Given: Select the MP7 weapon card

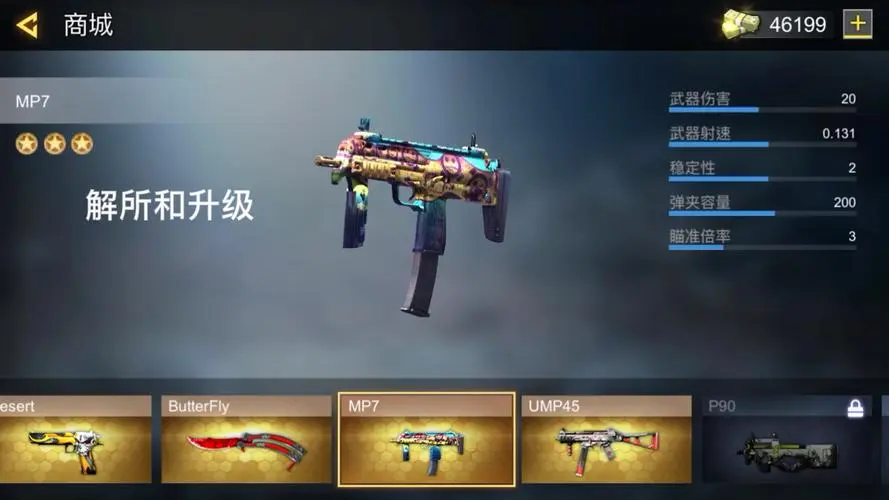Looking at the screenshot, I should 427,440.
